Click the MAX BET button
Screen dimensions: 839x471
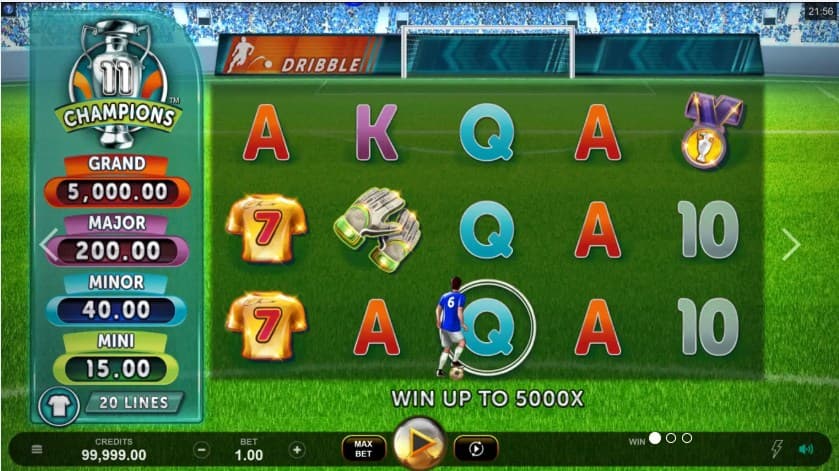click(363, 449)
